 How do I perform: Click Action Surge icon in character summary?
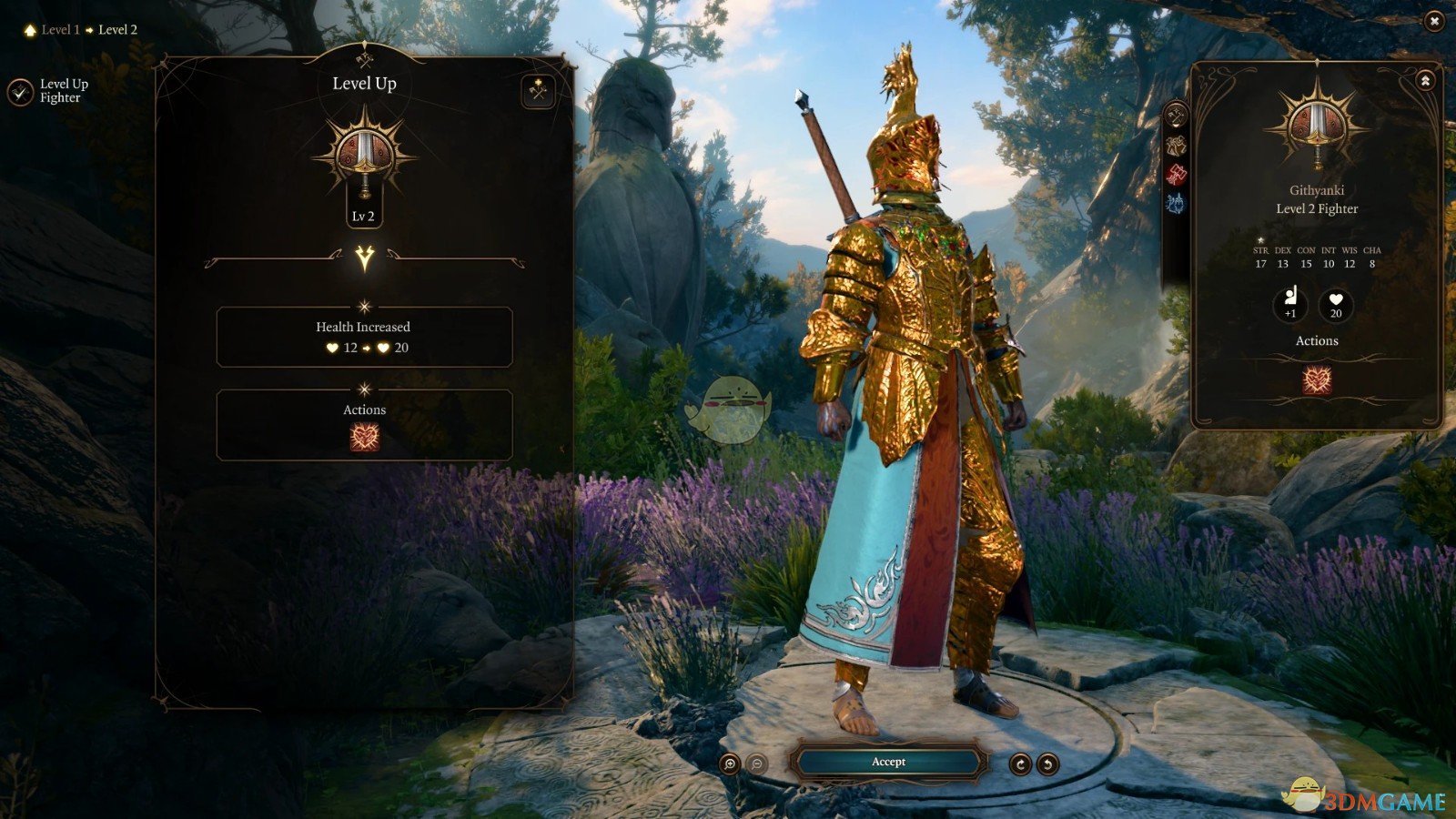tap(1317, 379)
